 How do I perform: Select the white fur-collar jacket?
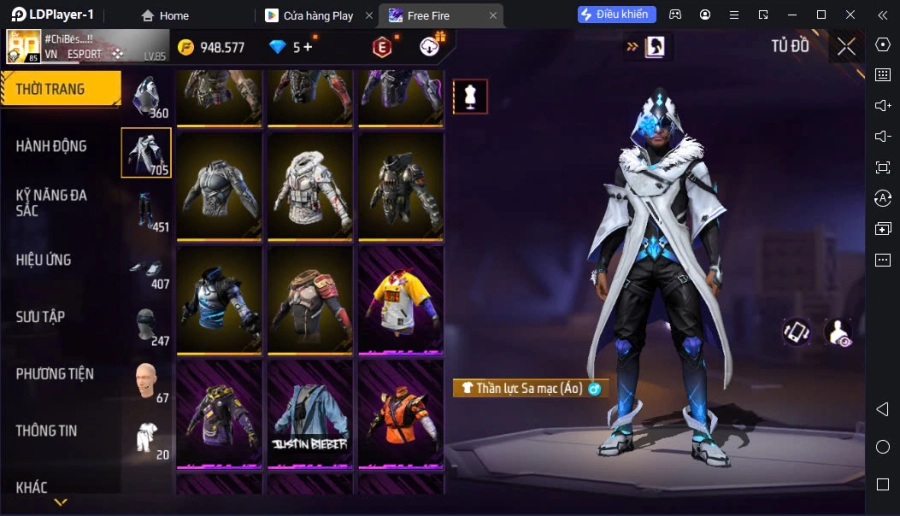tap(310, 187)
